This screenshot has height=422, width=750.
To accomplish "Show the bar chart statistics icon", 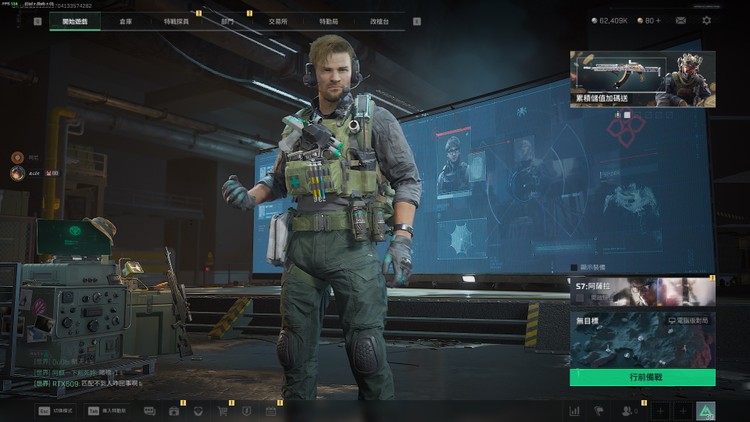I will [574, 410].
